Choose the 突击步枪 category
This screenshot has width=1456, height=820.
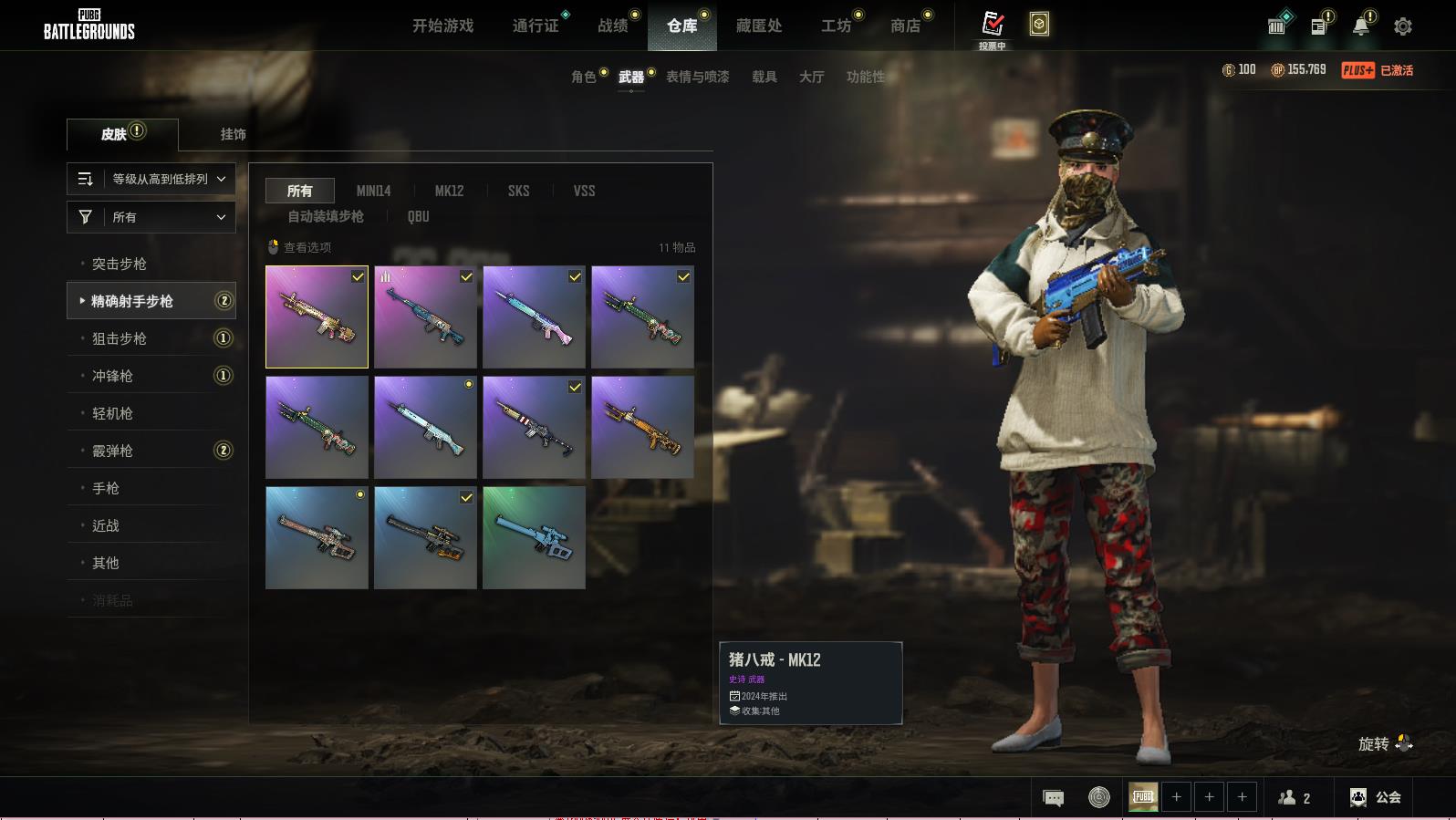120,264
